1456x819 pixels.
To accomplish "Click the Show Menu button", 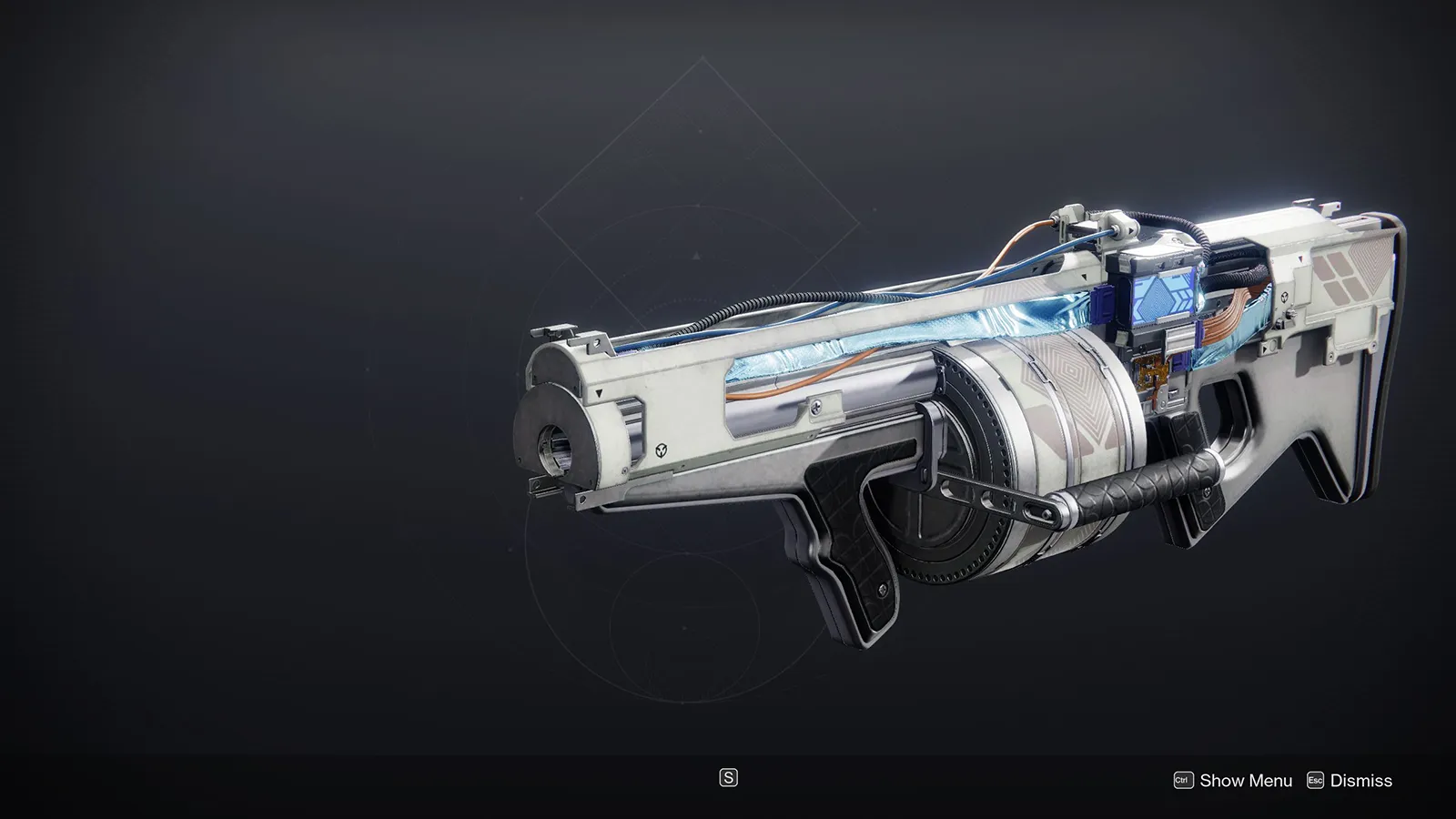I will tap(1247, 780).
